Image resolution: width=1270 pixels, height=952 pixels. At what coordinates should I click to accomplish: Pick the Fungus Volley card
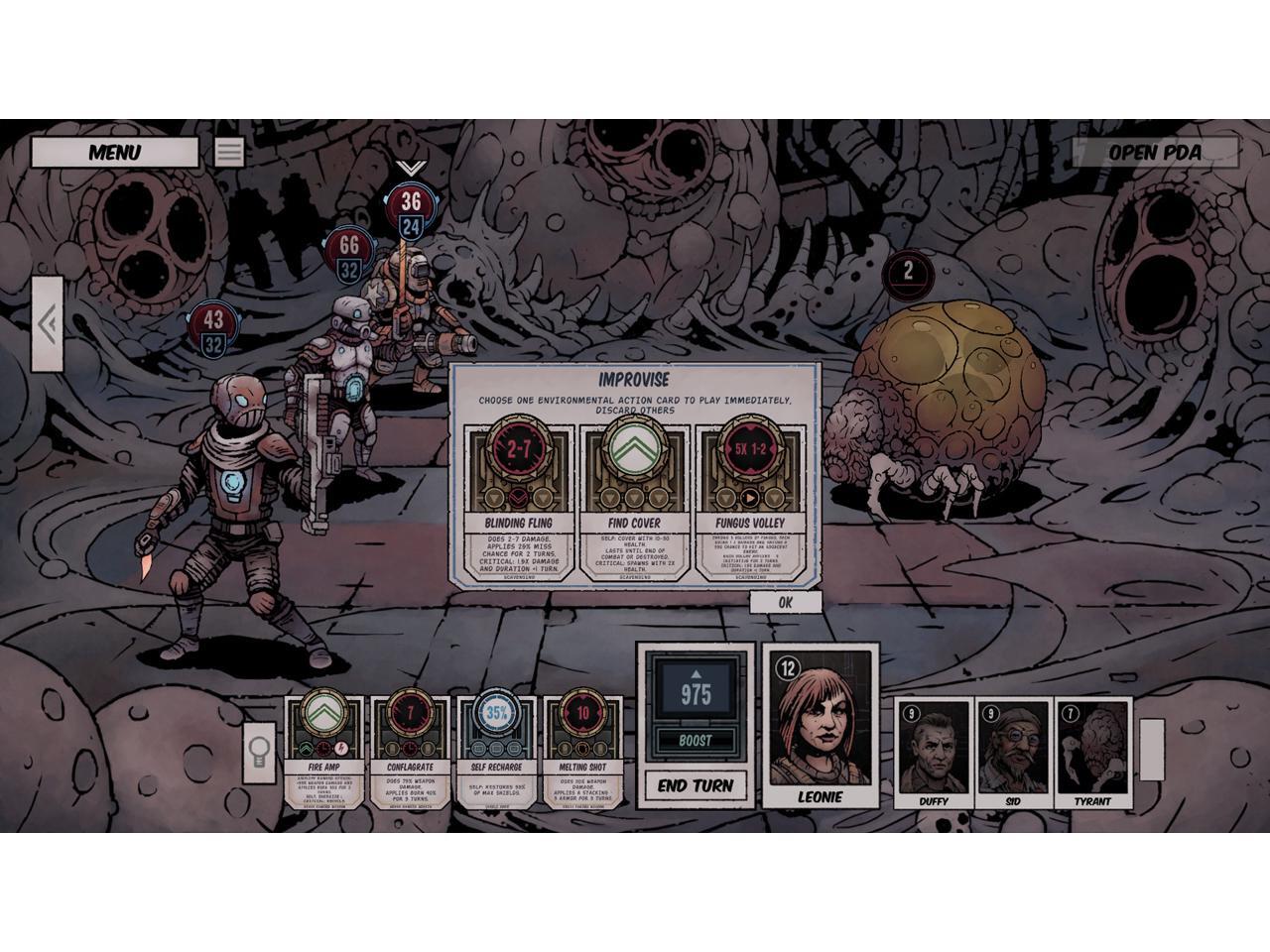pos(749,501)
